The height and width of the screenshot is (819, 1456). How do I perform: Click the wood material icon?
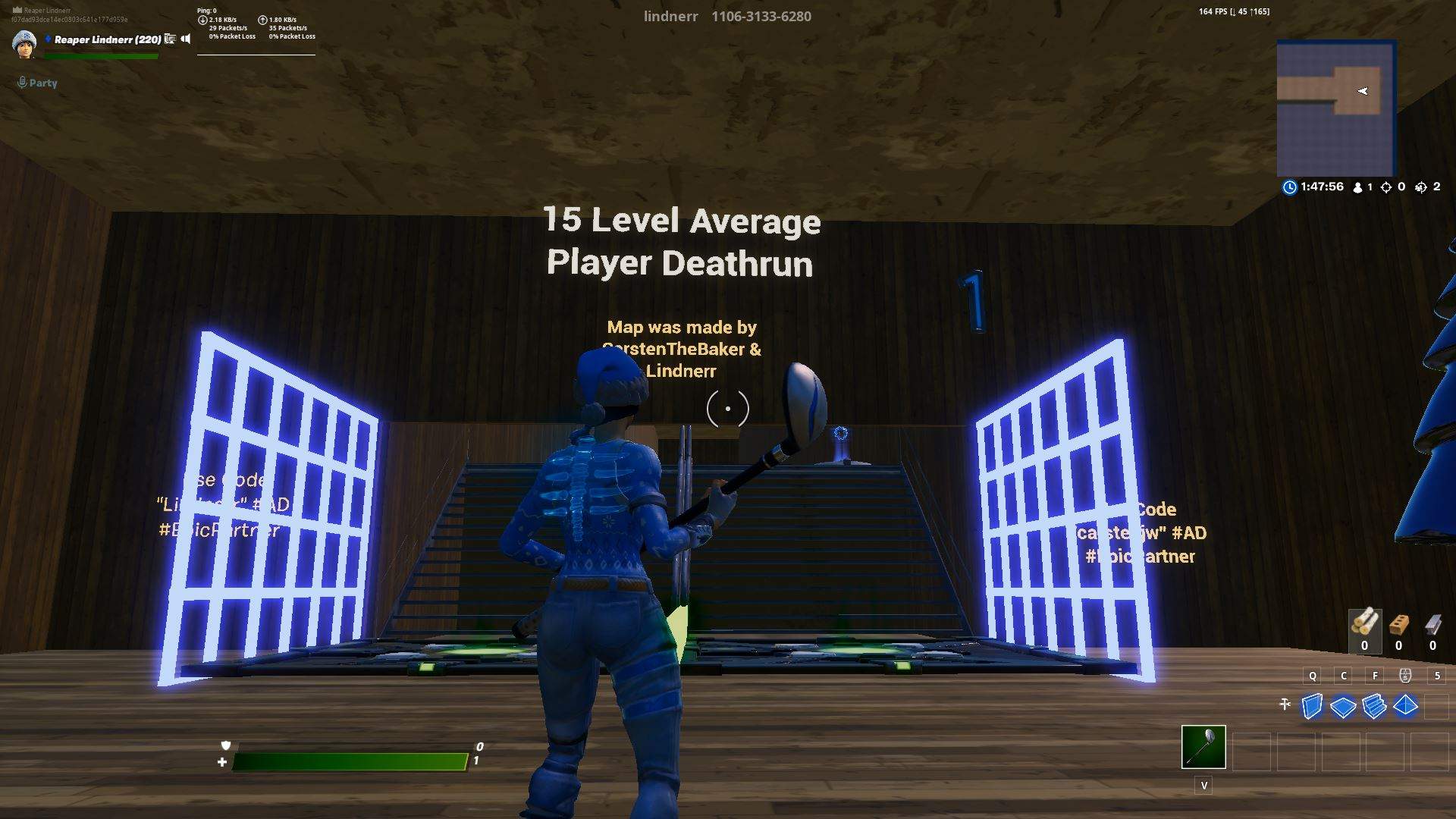pos(1365,622)
